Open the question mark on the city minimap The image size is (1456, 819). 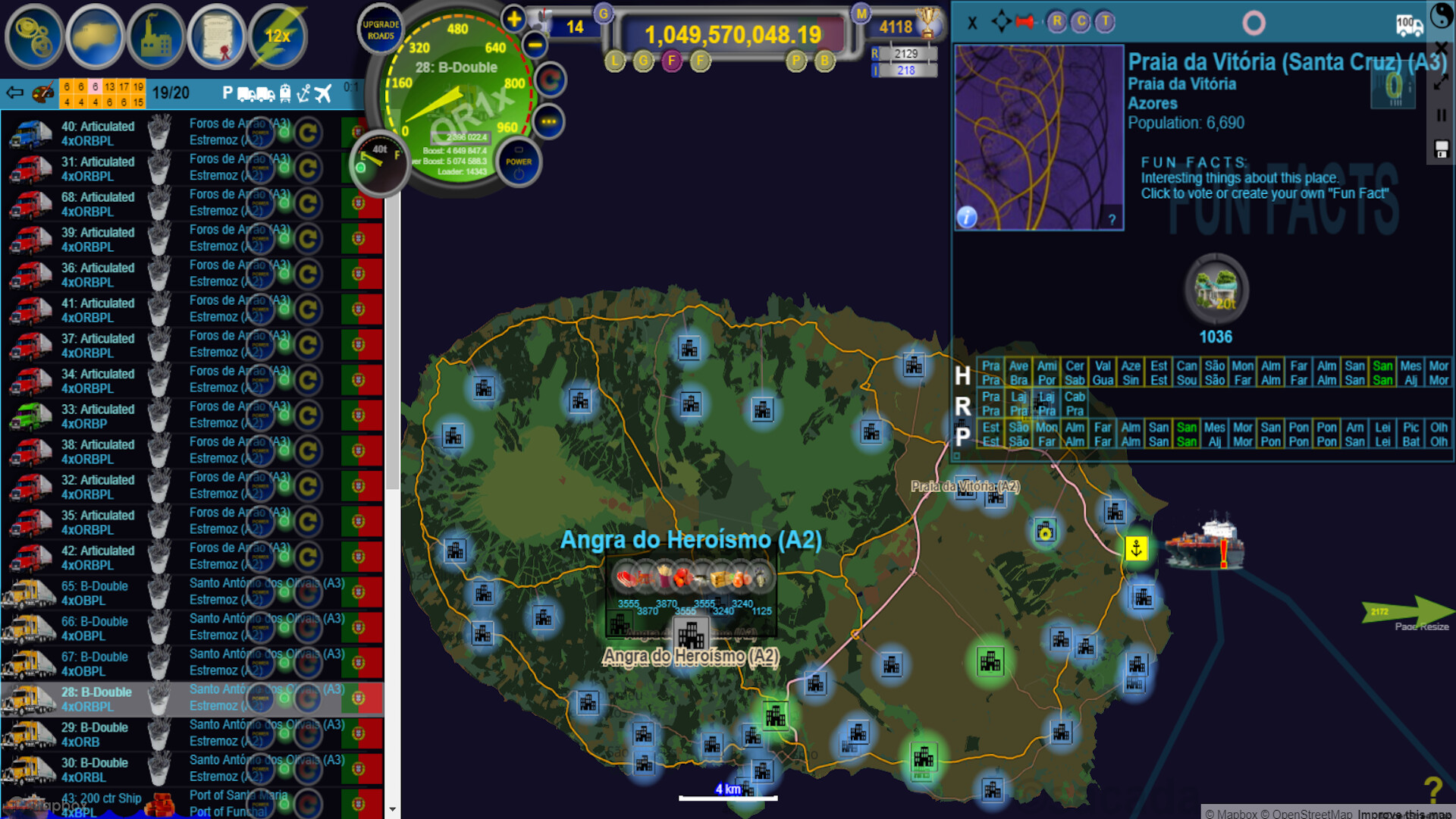(1112, 220)
